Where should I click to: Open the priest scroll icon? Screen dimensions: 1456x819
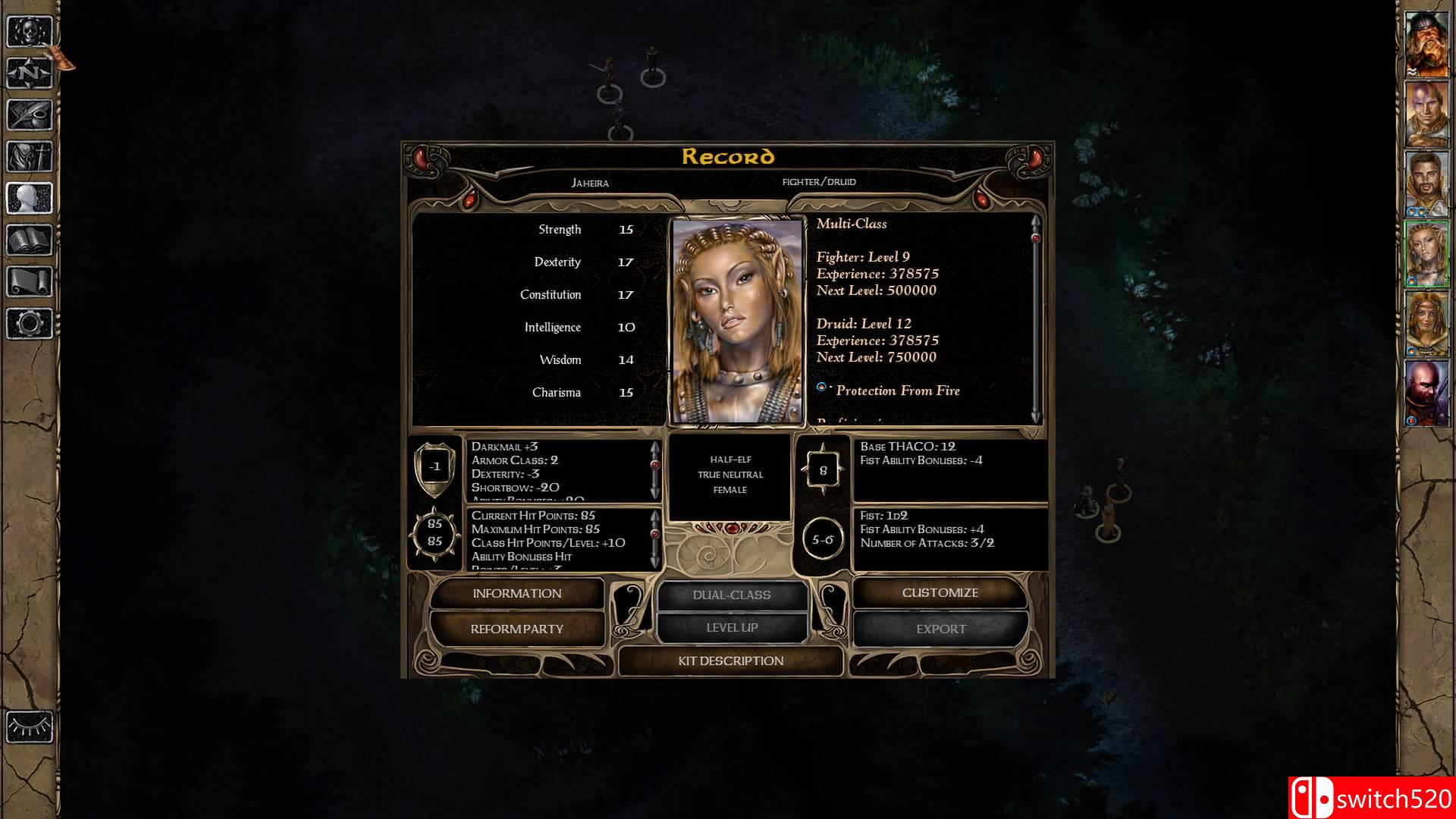[30, 282]
